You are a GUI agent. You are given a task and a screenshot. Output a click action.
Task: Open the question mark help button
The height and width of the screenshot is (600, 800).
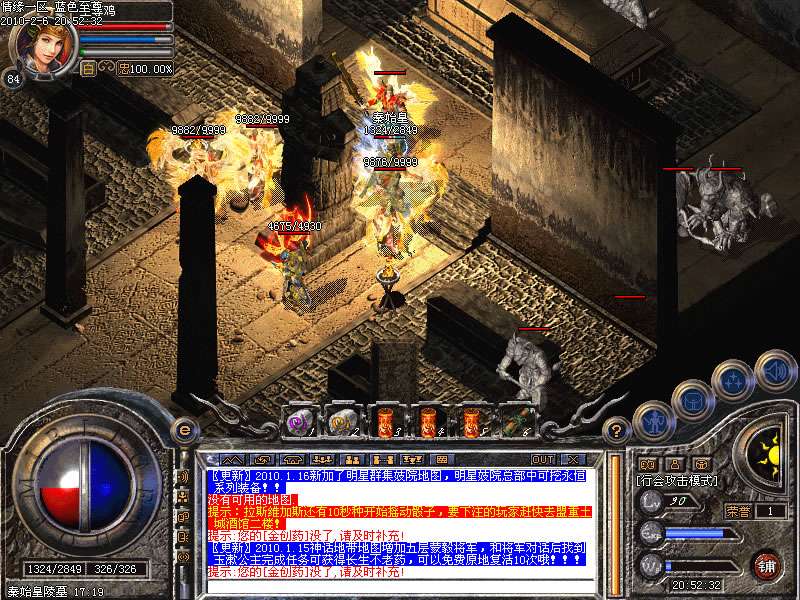[618, 431]
